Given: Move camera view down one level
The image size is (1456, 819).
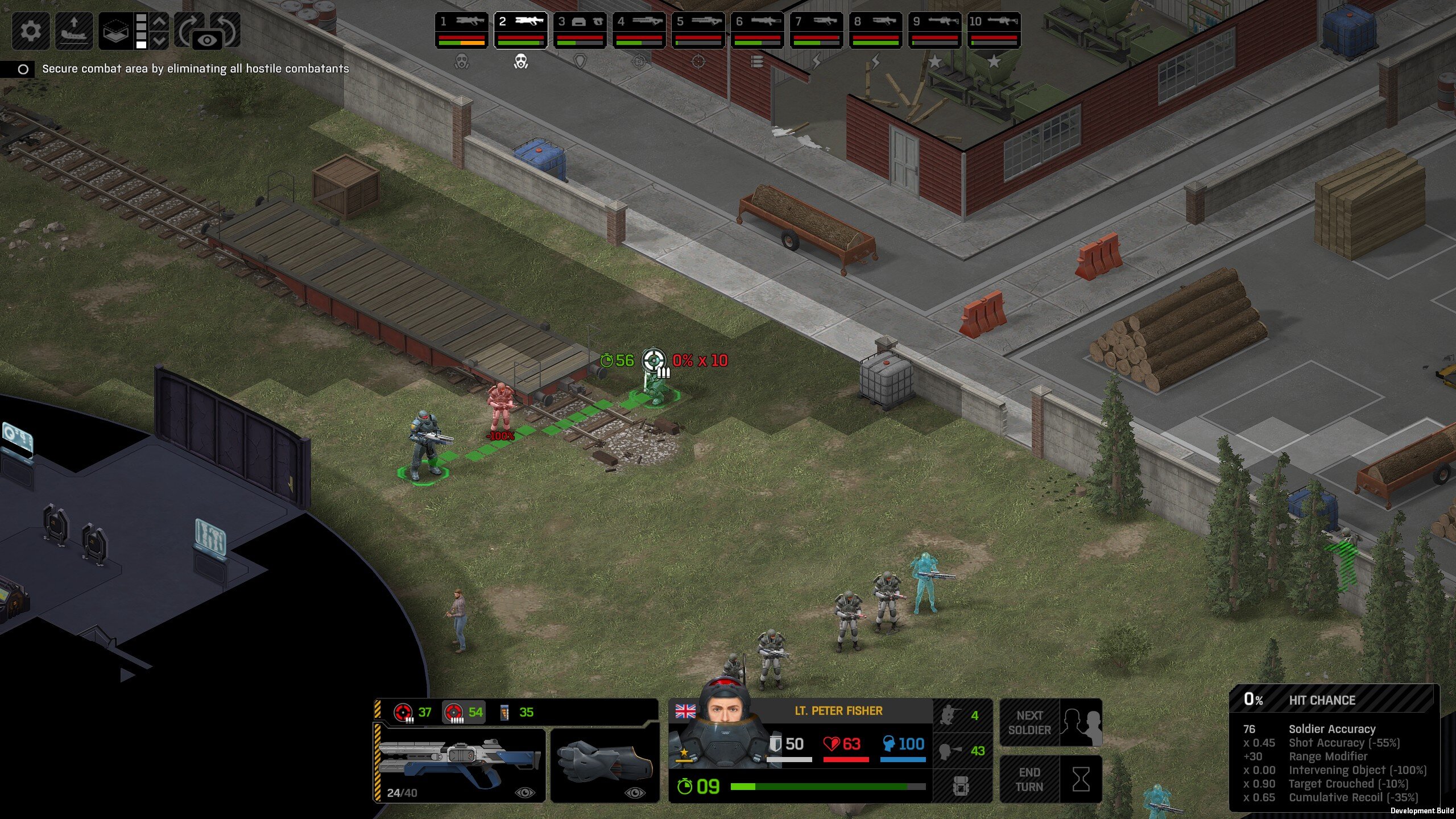Looking at the screenshot, I should click(x=160, y=40).
